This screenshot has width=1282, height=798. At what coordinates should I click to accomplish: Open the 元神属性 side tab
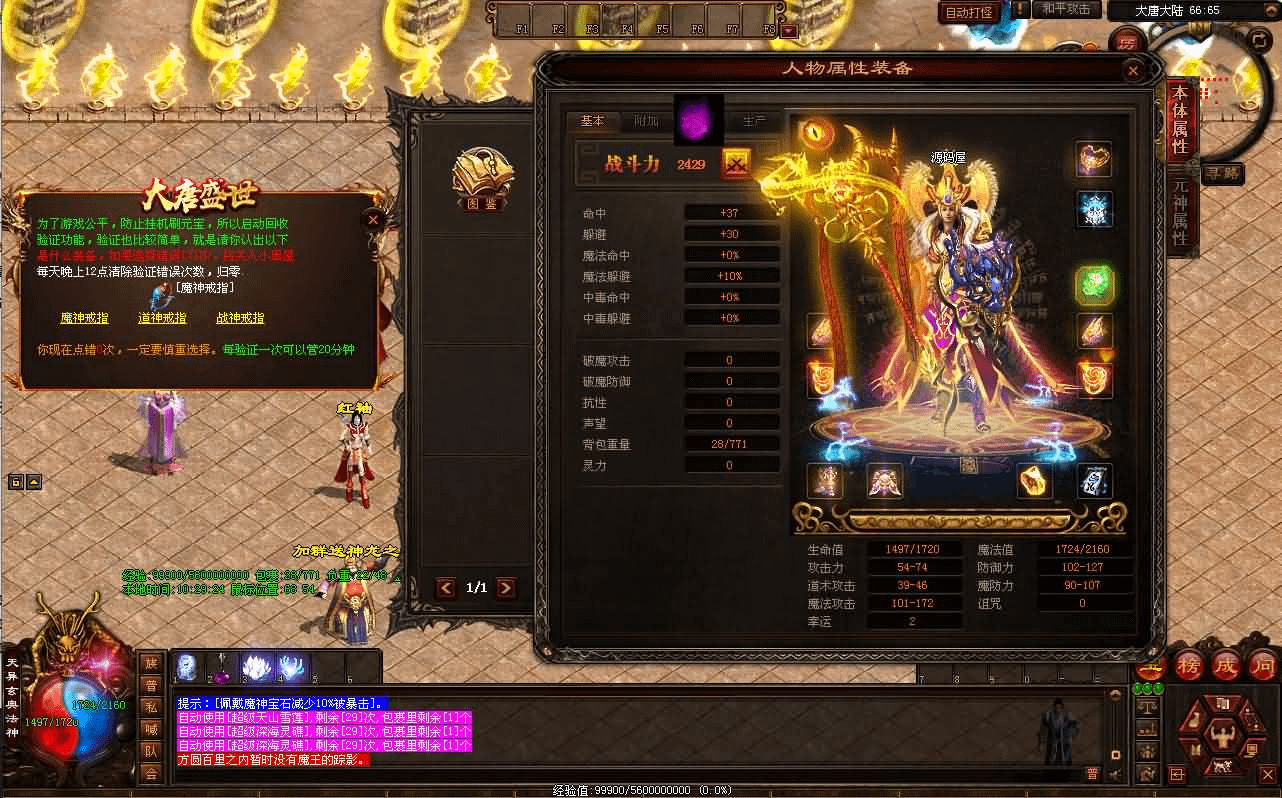1180,211
